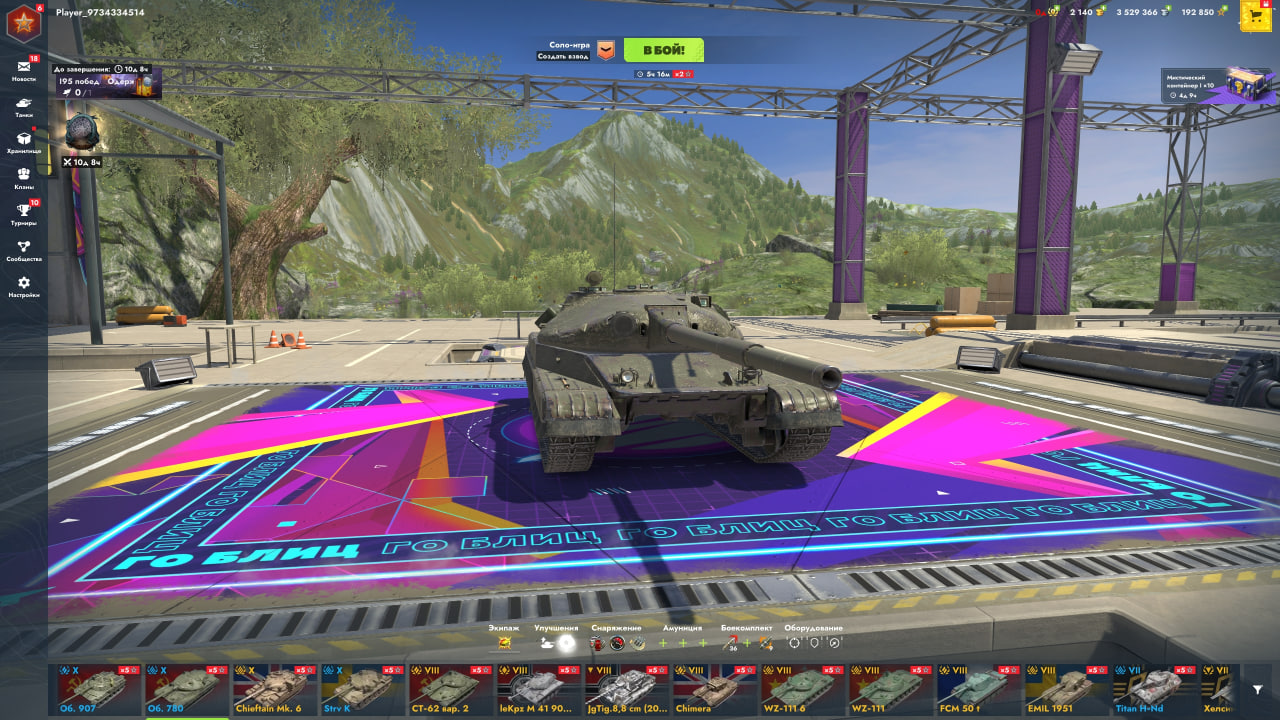Open the Кланы clans panel

23,173
